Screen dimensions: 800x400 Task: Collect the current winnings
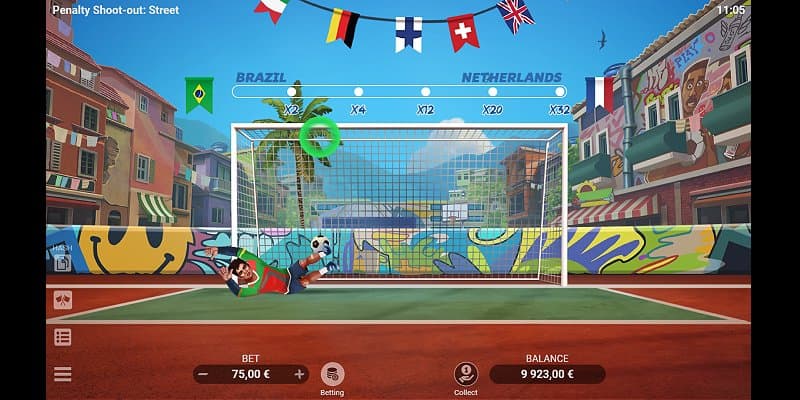coord(465,373)
